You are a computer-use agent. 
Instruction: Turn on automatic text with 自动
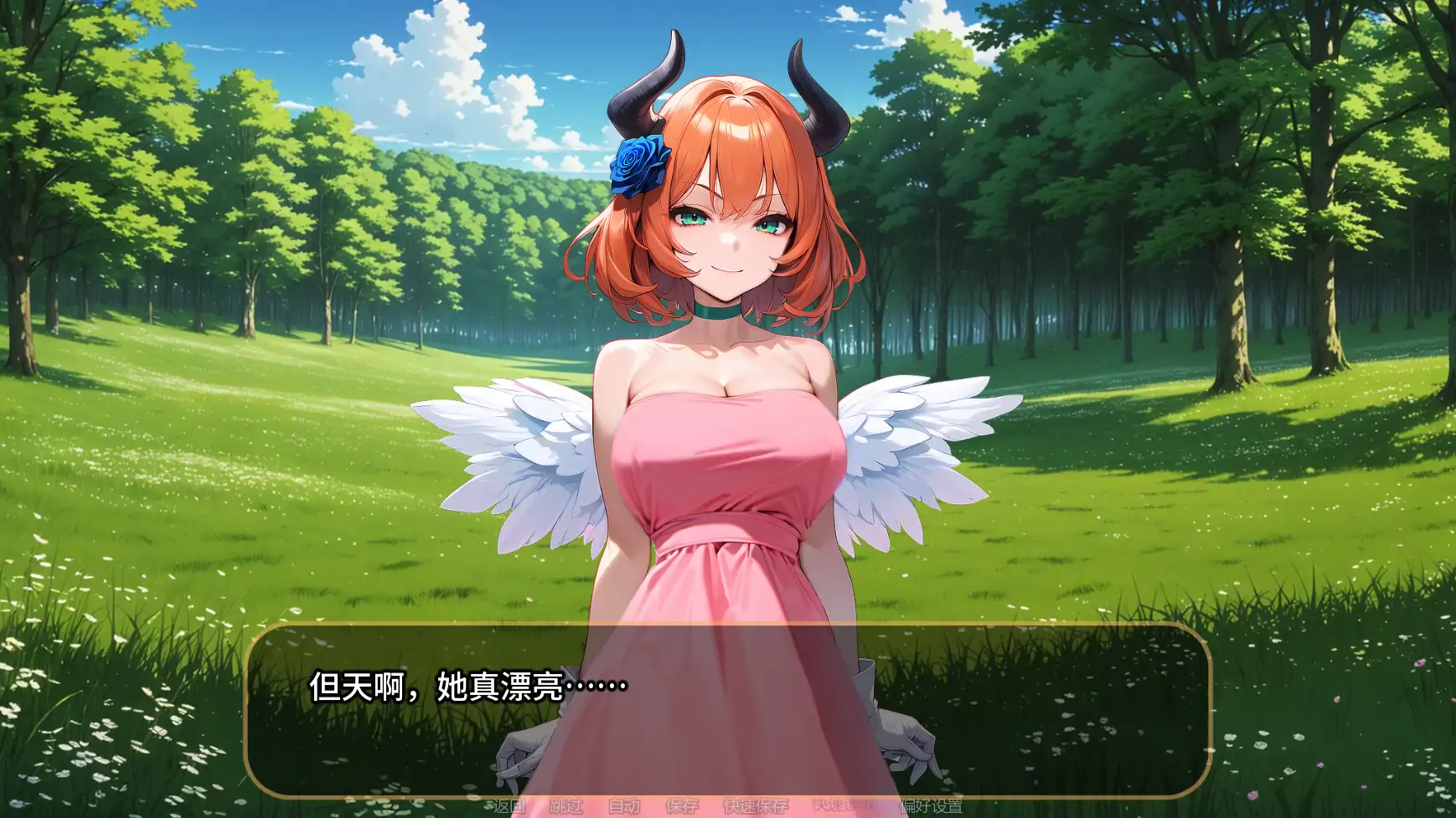pos(625,805)
